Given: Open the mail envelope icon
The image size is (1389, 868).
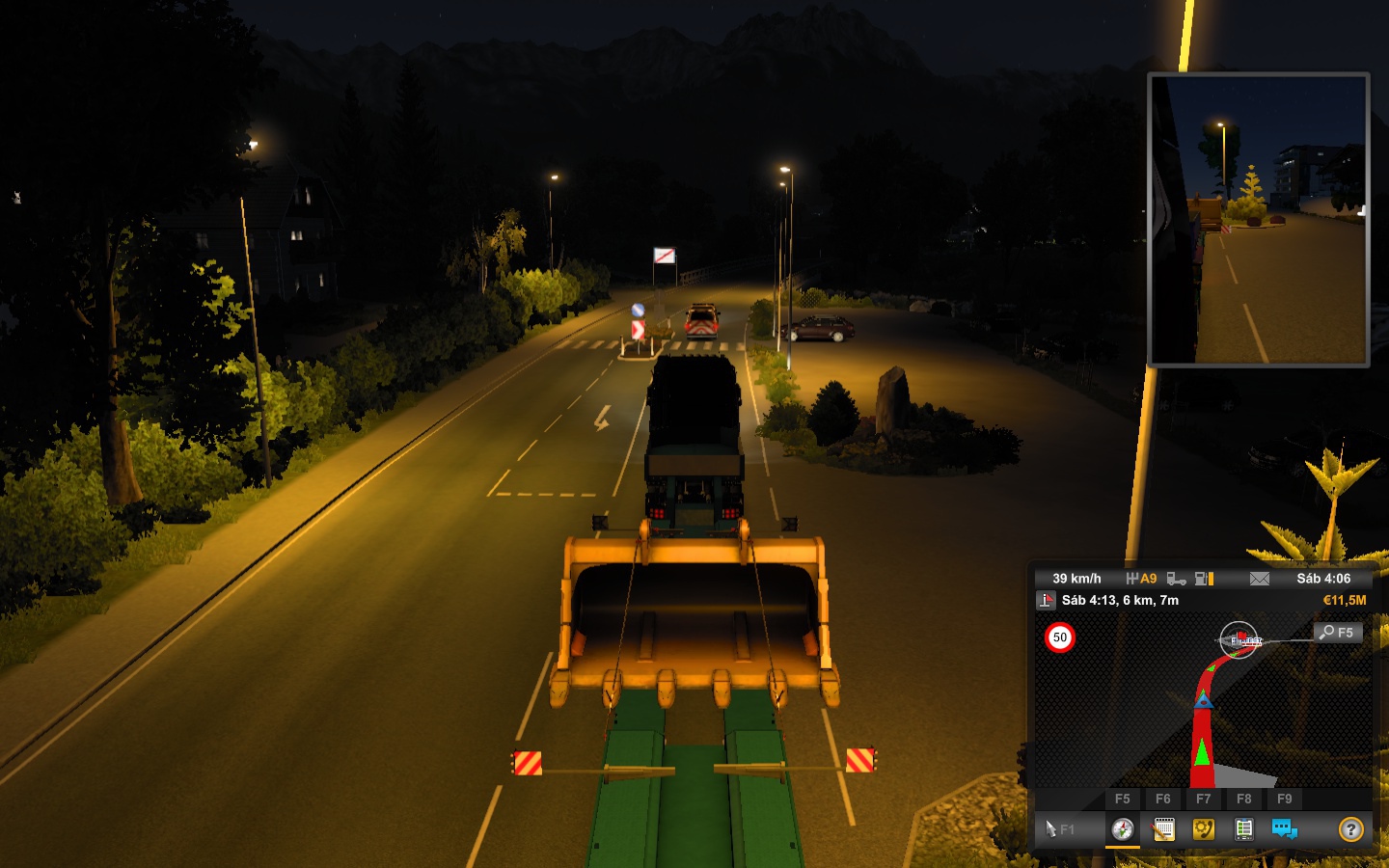Looking at the screenshot, I should [1259, 579].
